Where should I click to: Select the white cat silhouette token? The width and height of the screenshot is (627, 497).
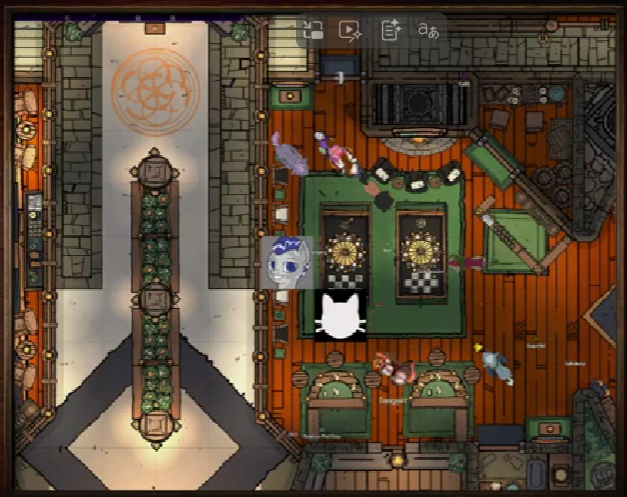(340, 316)
